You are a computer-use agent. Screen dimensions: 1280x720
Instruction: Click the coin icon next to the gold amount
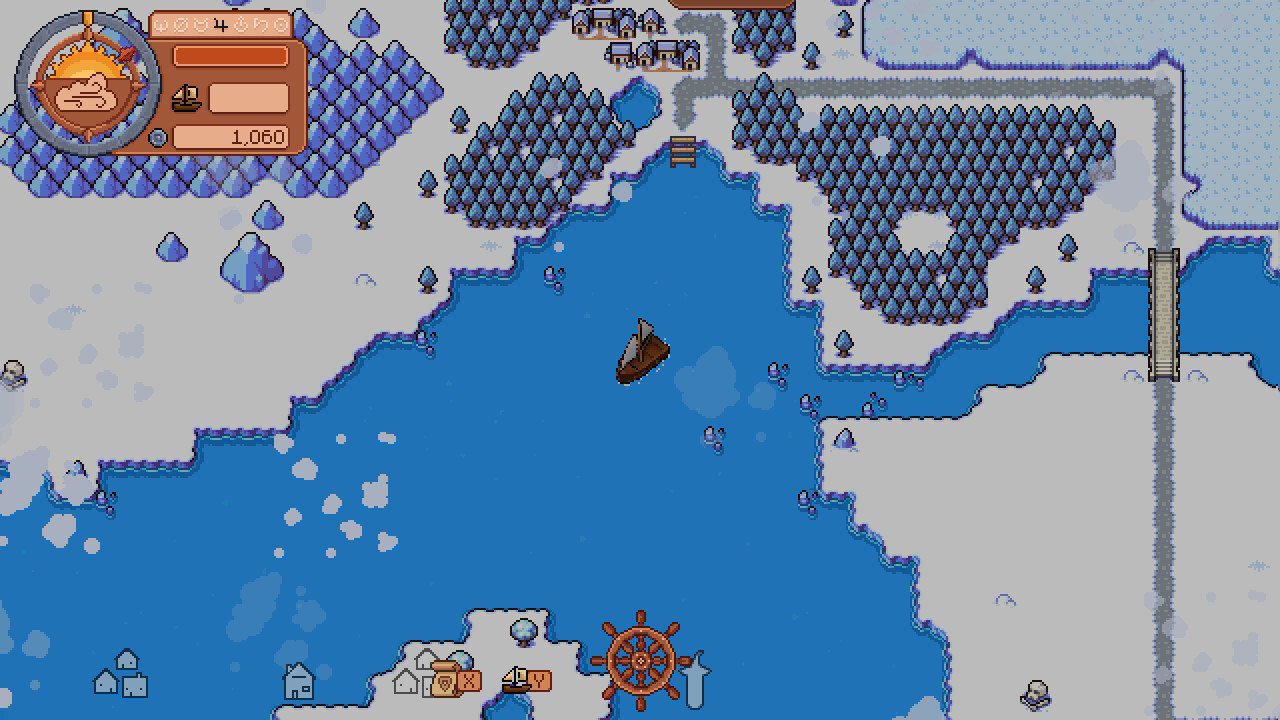click(x=157, y=137)
